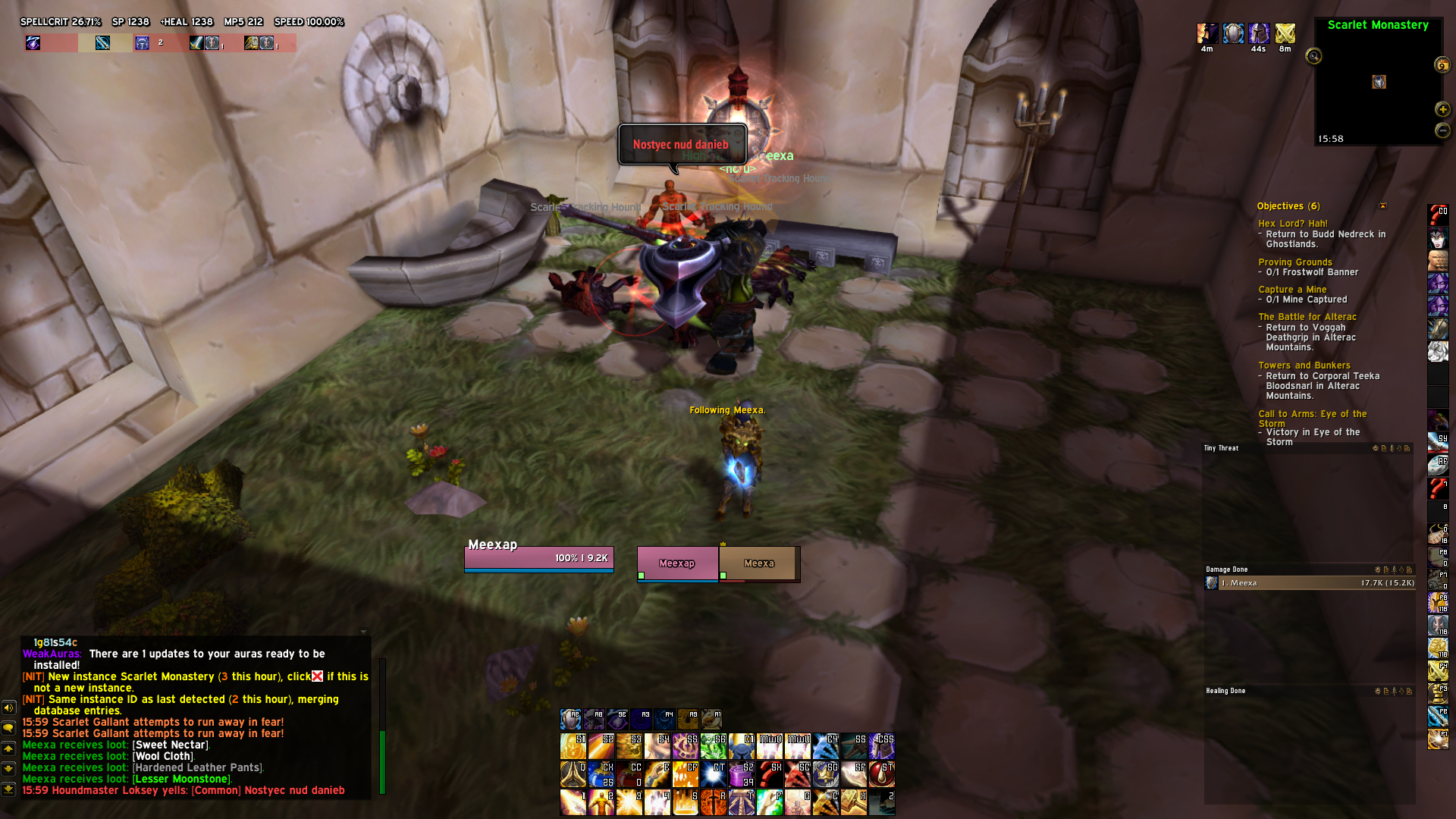The image size is (1456, 819).
Task: Jump chat to bottom with arrow button
Action: click(8, 789)
